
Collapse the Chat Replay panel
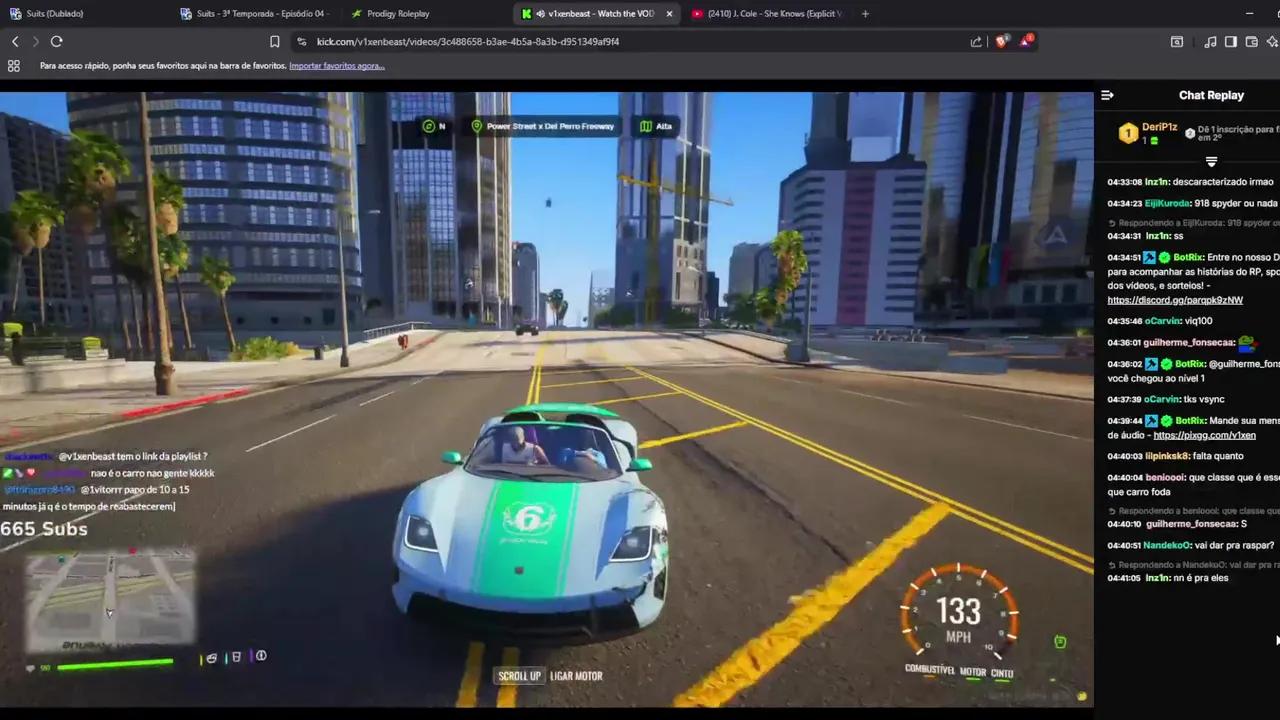(1107, 95)
